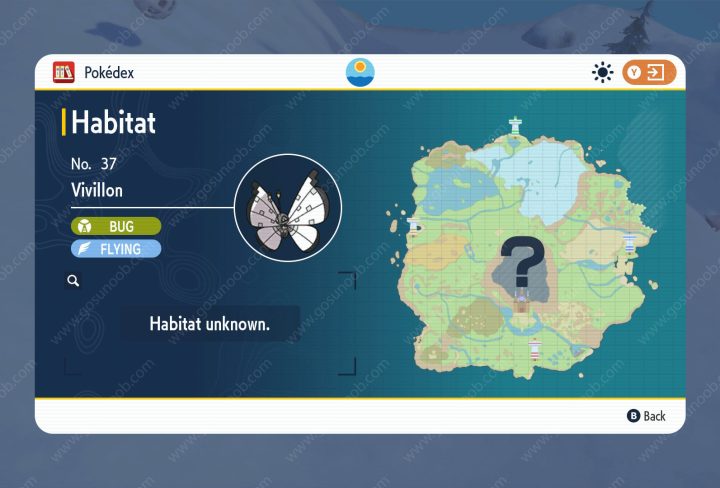Select the time-of-day sunrise icon

(x=359, y=73)
